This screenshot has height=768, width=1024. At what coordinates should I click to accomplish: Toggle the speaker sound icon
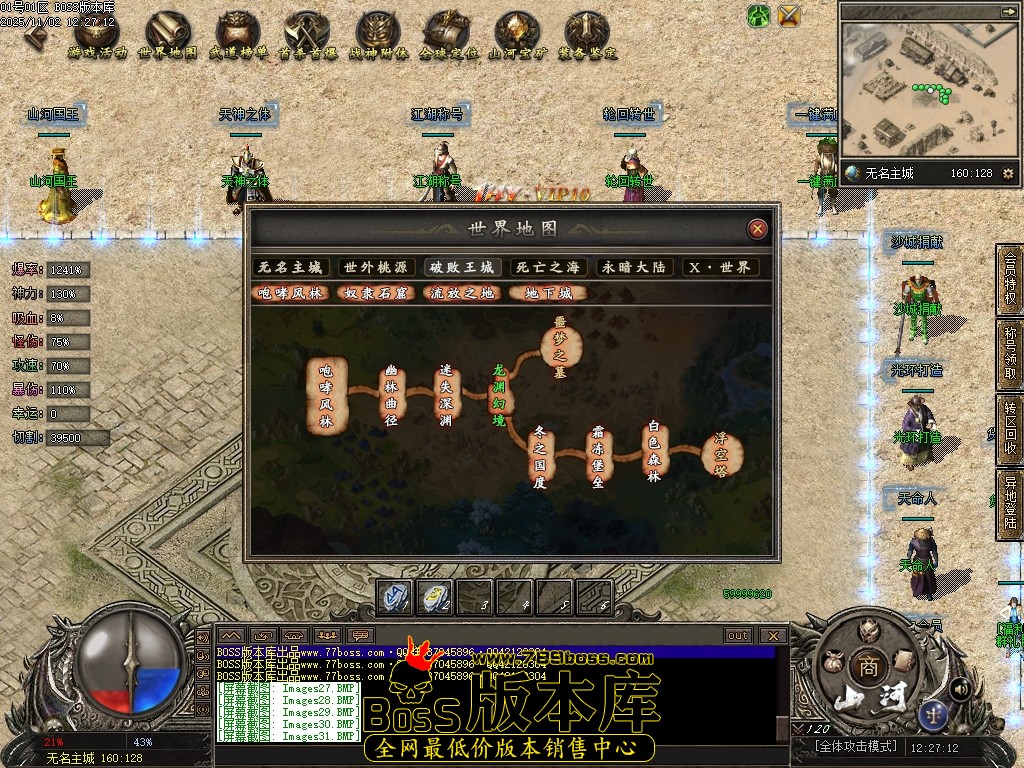click(960, 688)
